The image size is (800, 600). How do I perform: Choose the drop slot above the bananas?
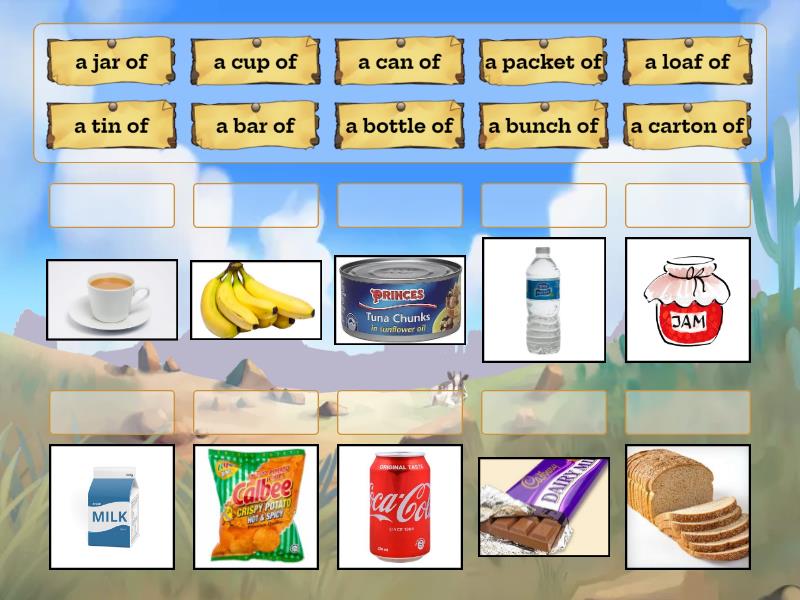point(255,205)
